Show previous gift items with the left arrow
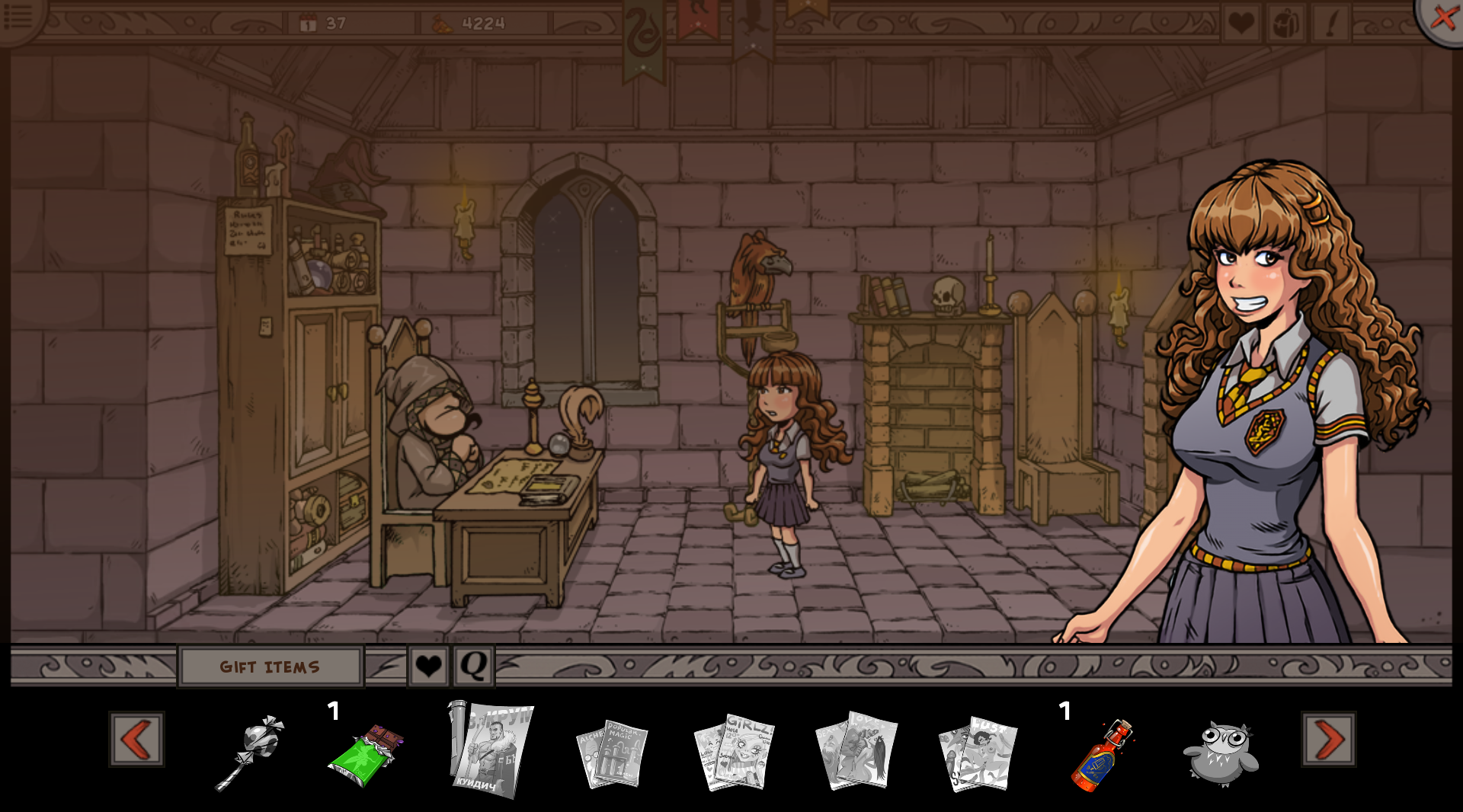The width and height of the screenshot is (1463, 812). click(136, 739)
